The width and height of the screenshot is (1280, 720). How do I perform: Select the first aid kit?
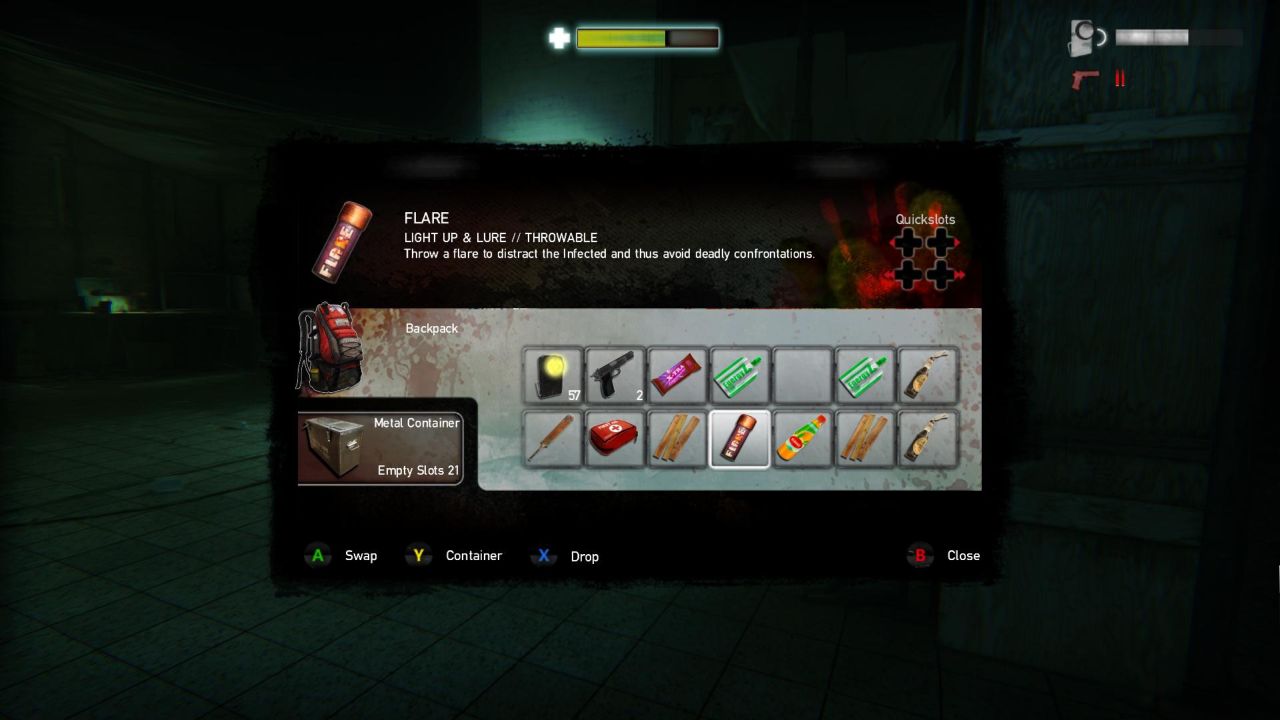click(616, 438)
